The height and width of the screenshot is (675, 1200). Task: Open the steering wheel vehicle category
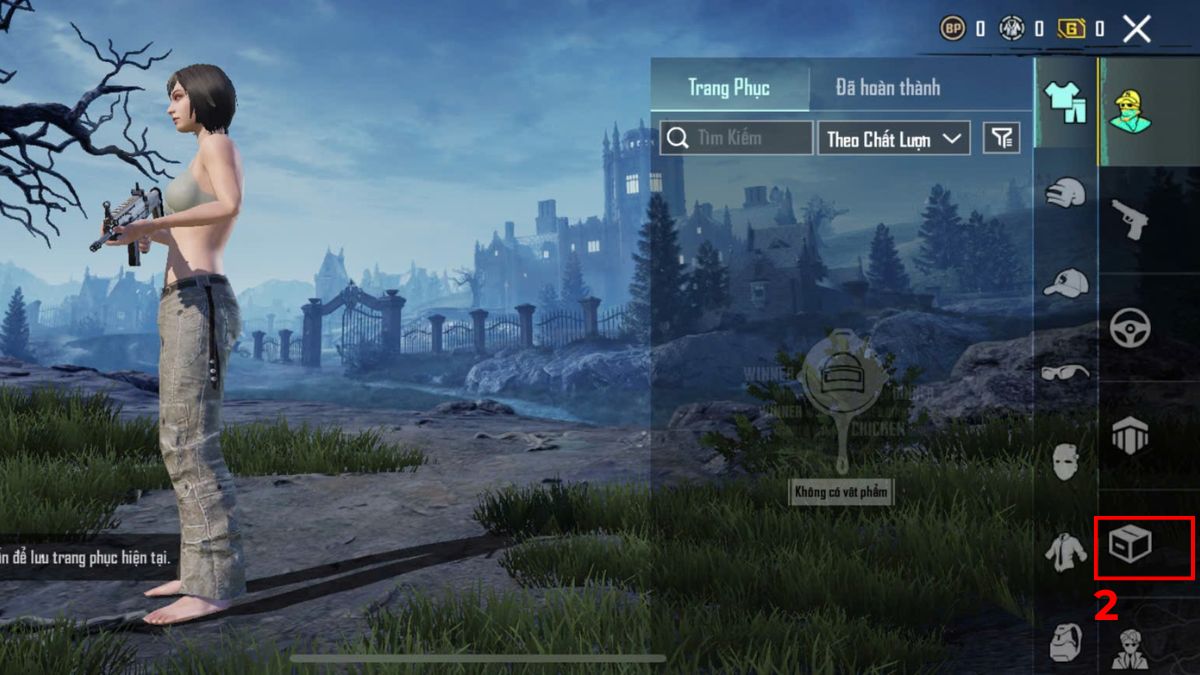click(1130, 327)
